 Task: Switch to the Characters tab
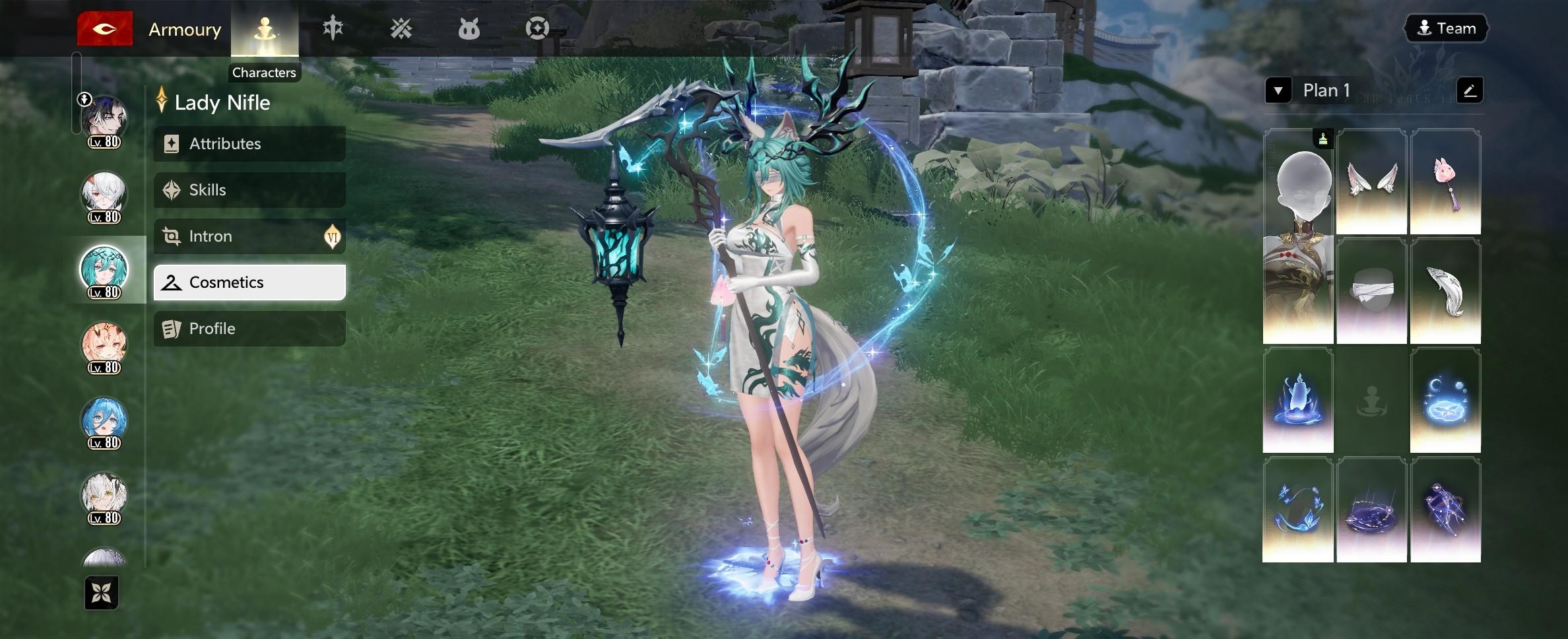pos(265,29)
